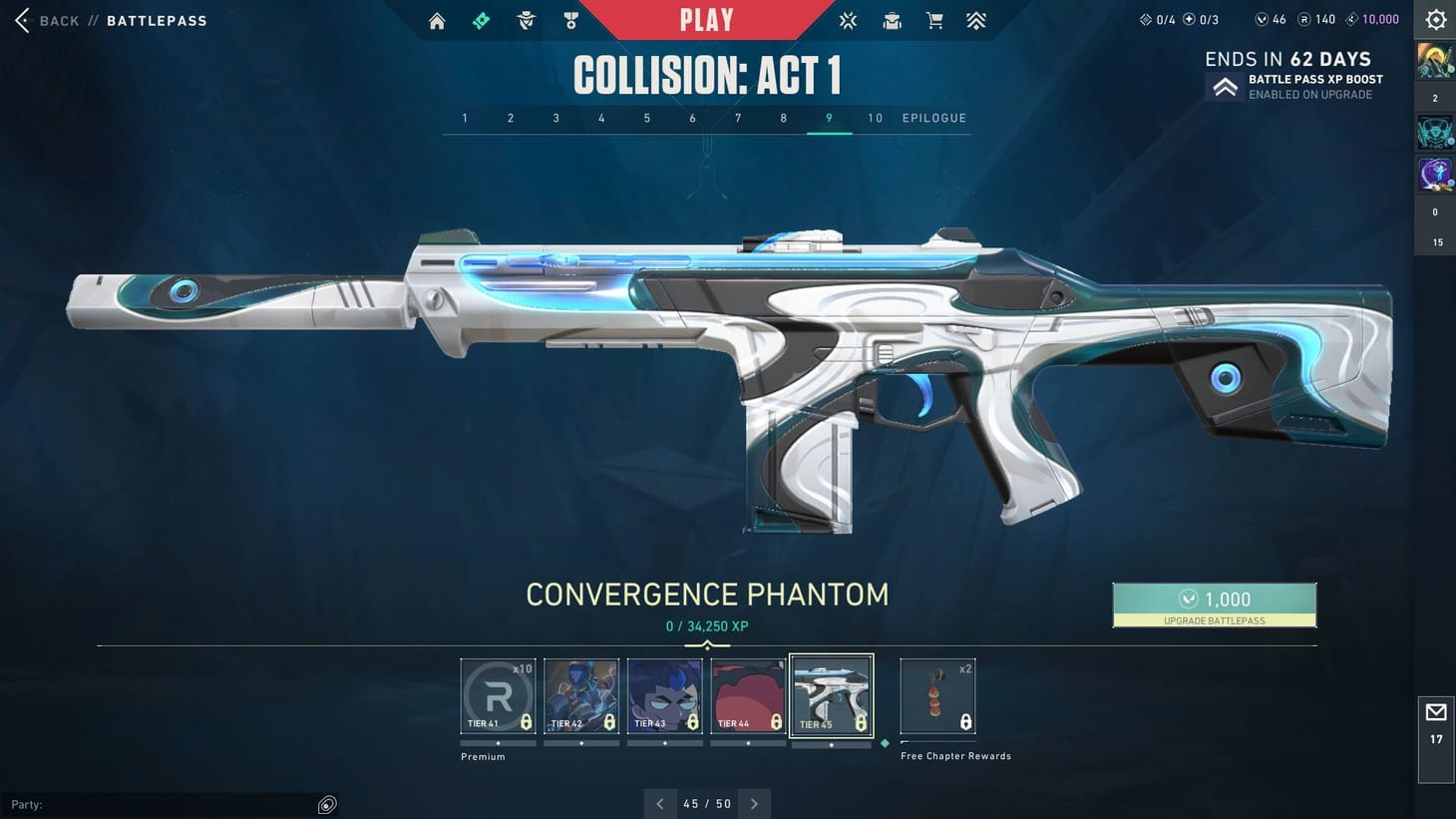Screen dimensions: 1456x819
Task: Select the Tier 45 Phantom skin reward
Action: (x=831, y=693)
